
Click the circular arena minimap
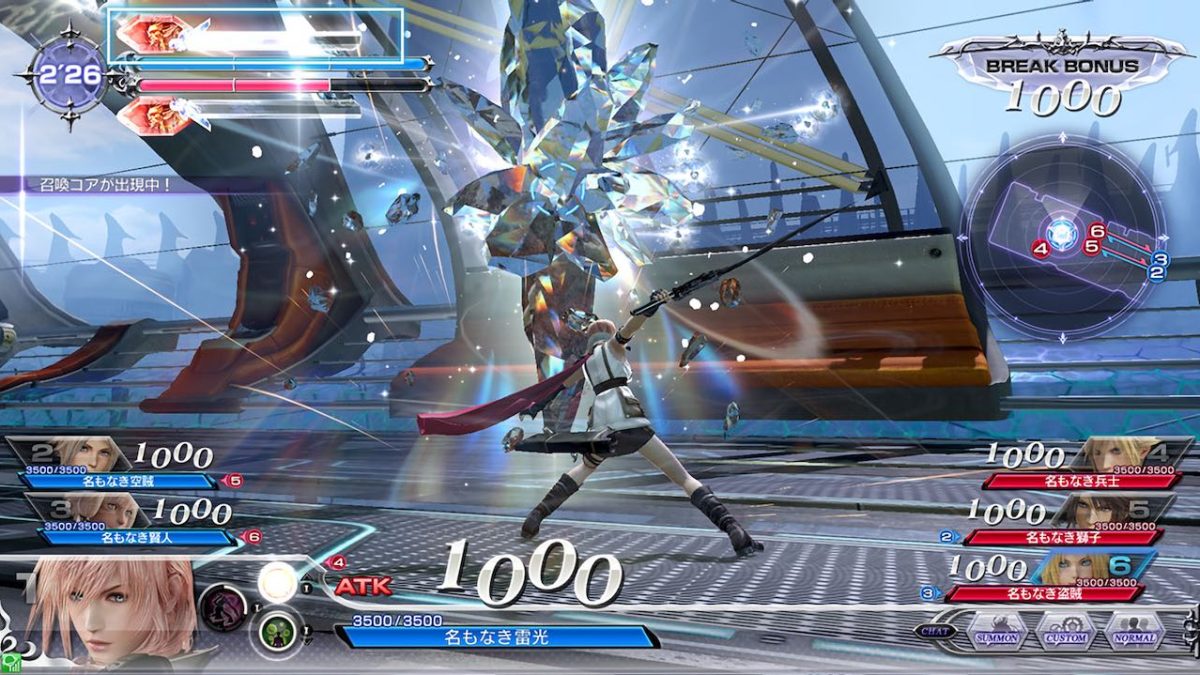1062,237
